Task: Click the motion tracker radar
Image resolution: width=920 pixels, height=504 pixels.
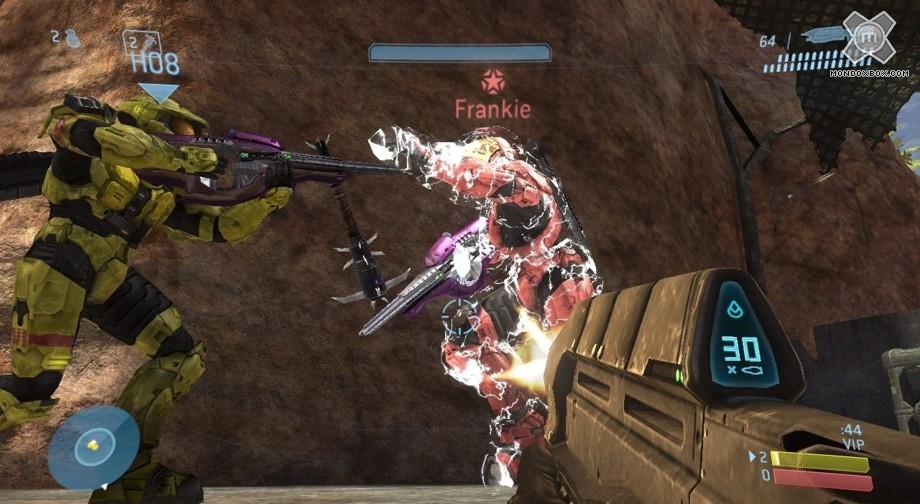Action: (93, 447)
